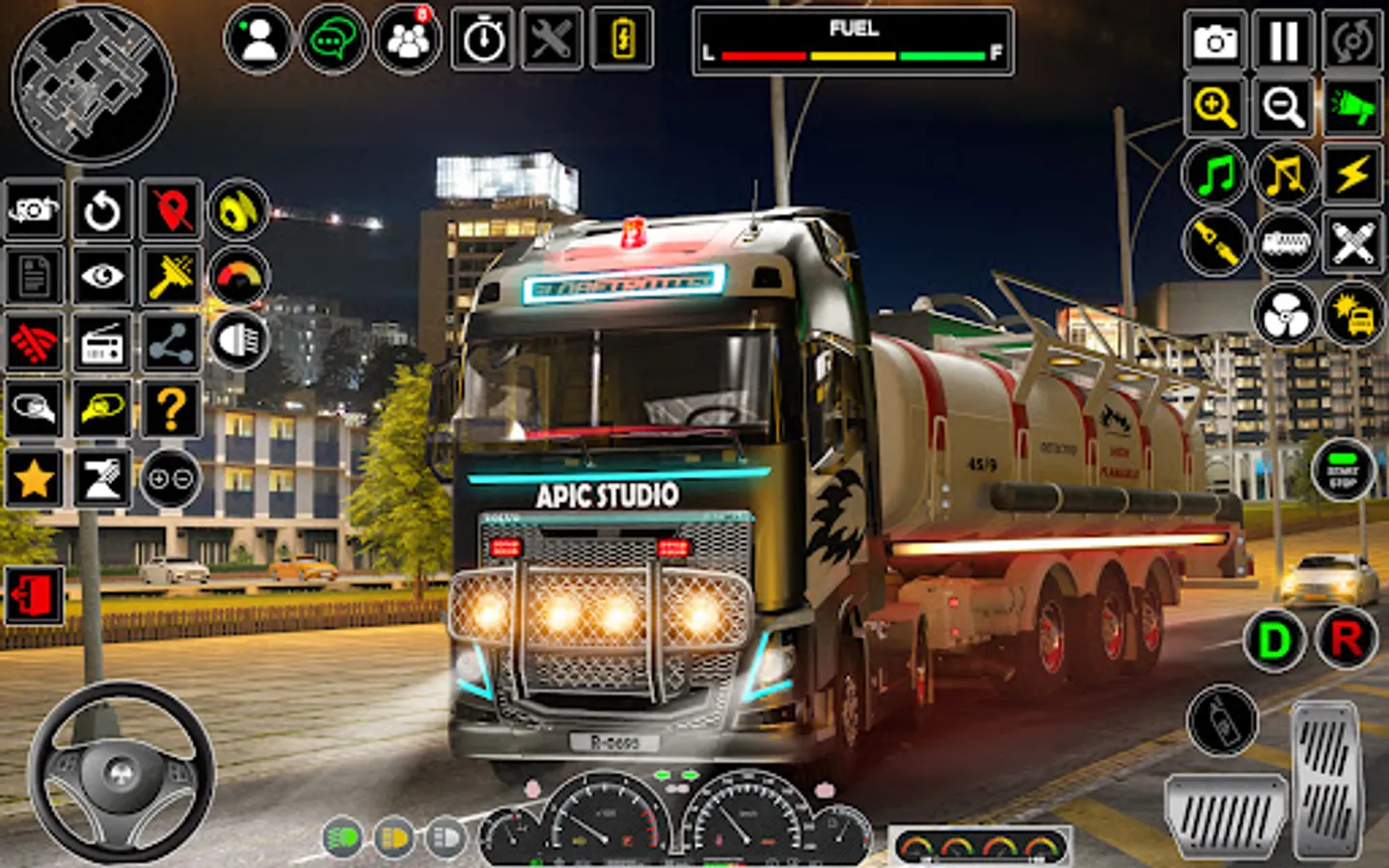Open the player profile icon
1389x868 pixels.
click(x=258, y=40)
